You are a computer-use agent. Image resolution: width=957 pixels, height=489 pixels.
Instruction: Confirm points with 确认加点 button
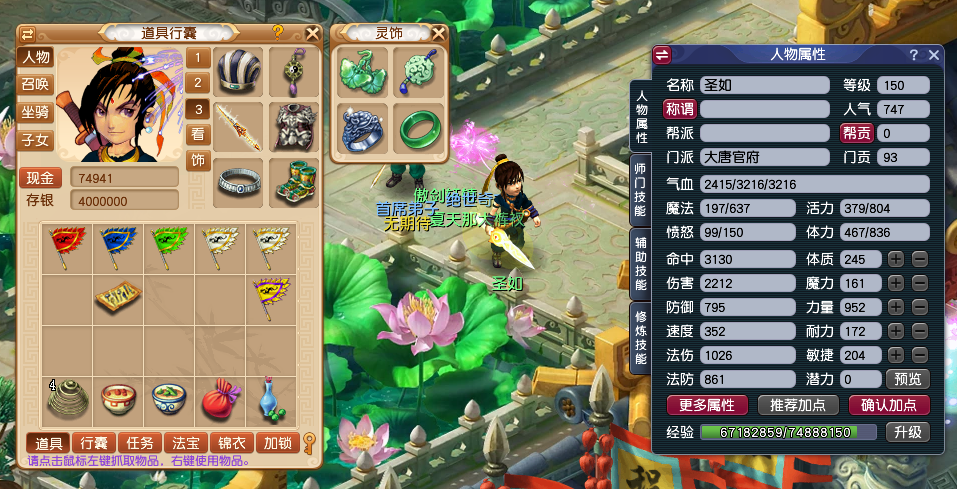[888, 405]
